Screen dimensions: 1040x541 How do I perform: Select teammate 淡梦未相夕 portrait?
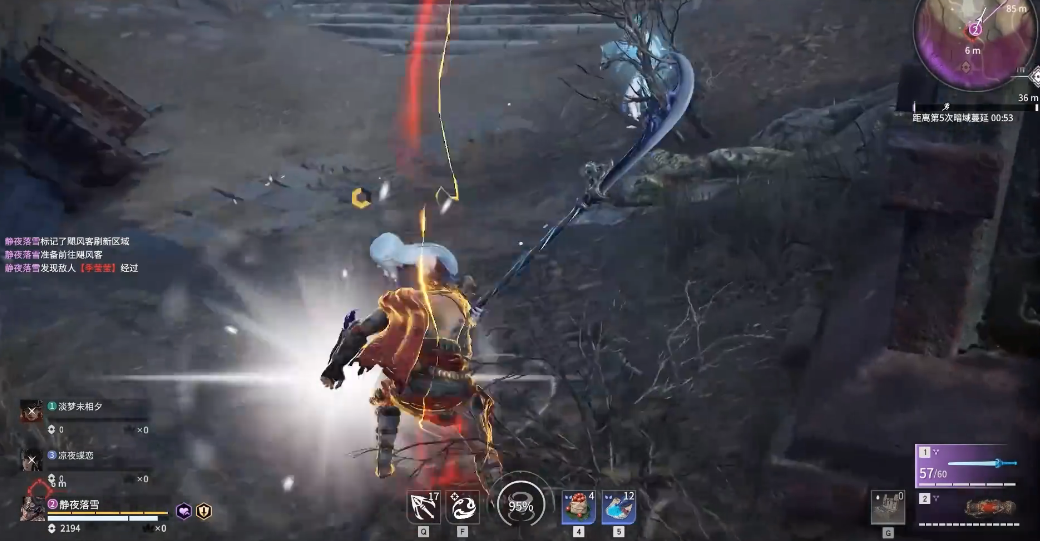(x=31, y=410)
